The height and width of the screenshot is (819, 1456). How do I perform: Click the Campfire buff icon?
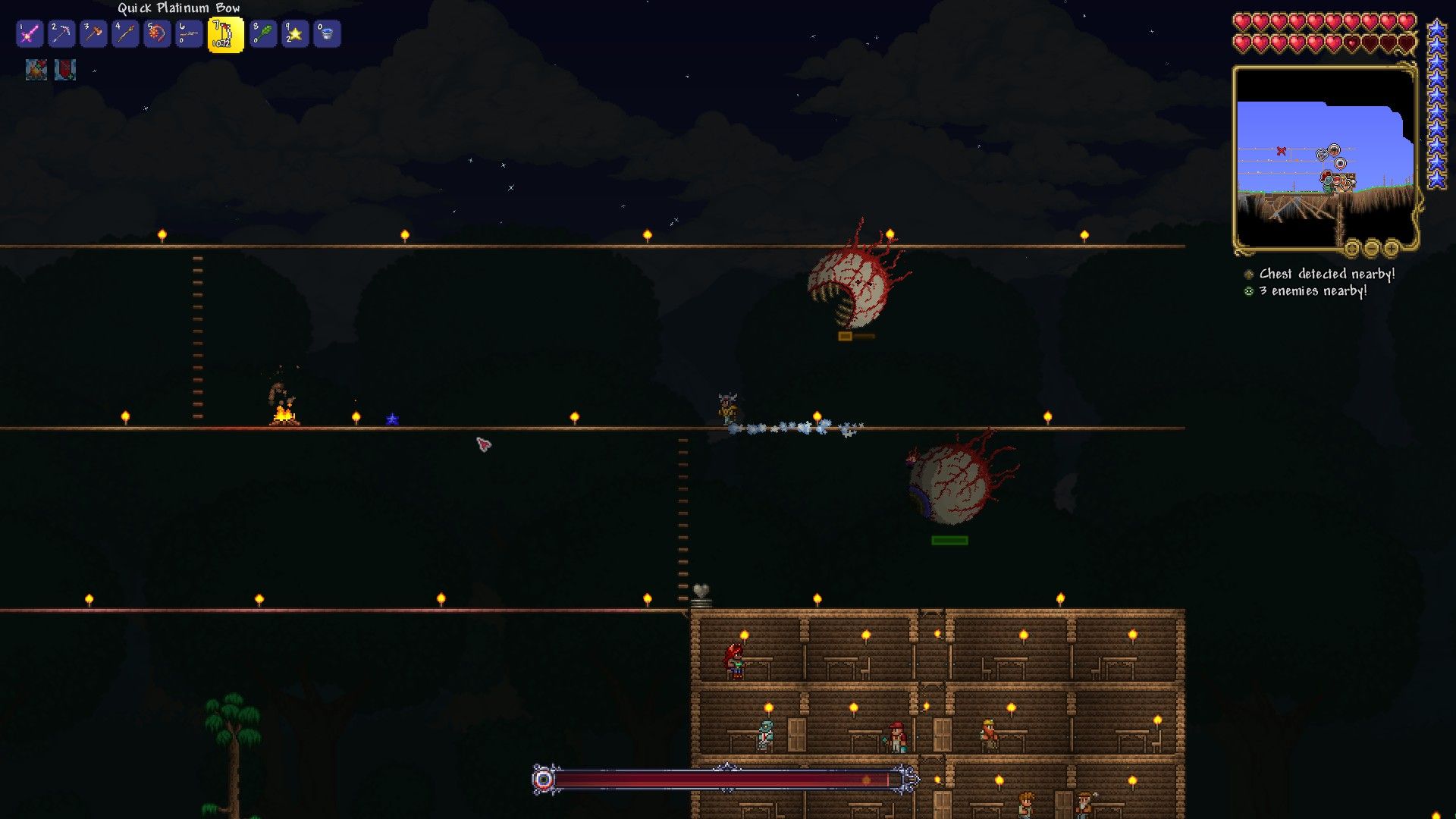[36, 71]
